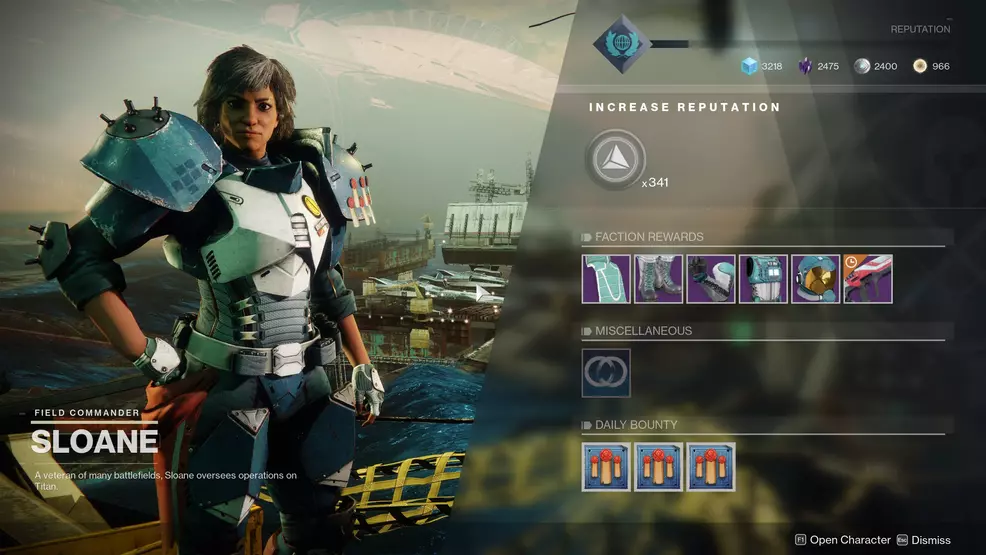The height and width of the screenshot is (555, 986).
Task: Open the interlocking rings Miscellaneous item
Action: tap(606, 373)
